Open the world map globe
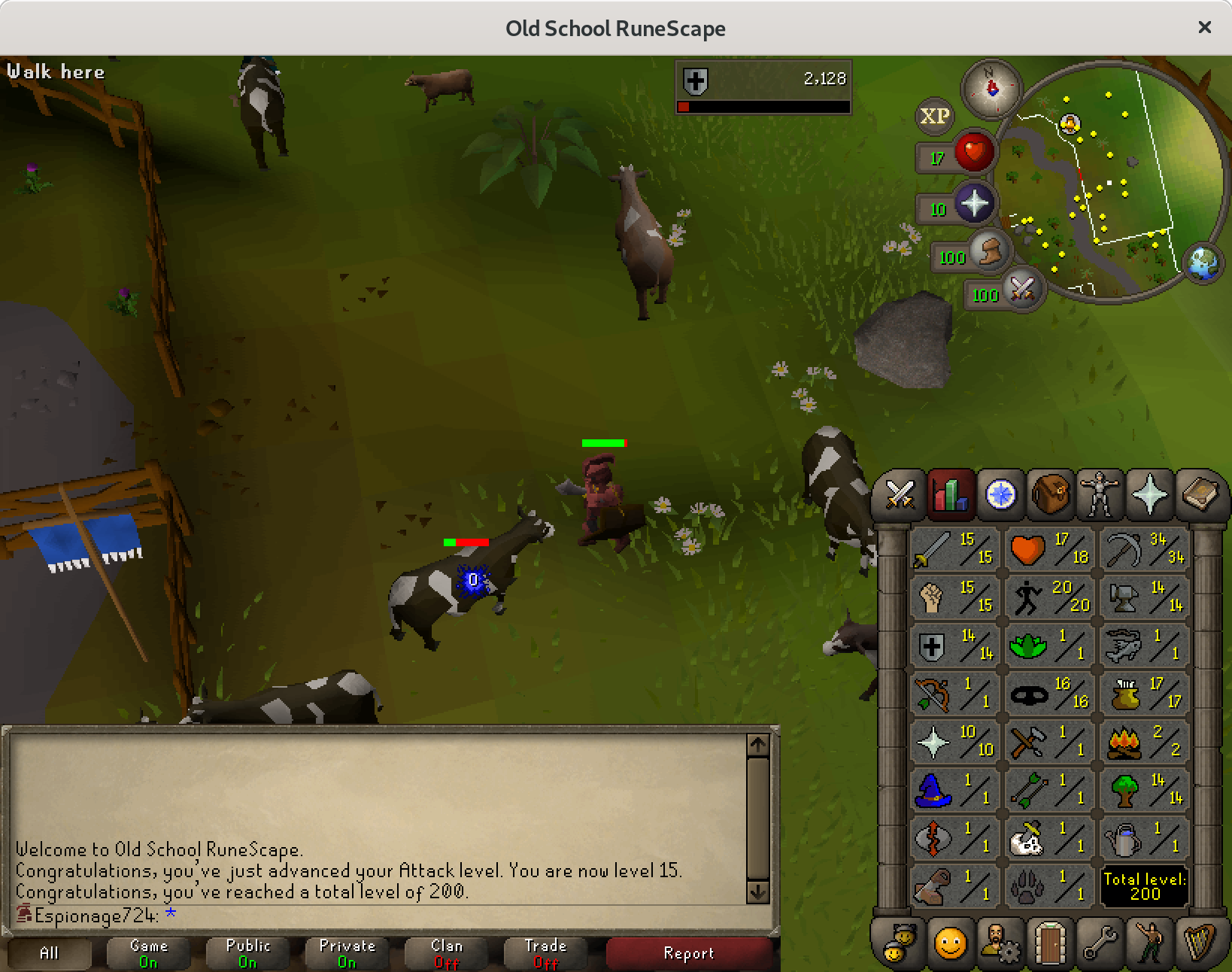1232x972 pixels. (1203, 263)
